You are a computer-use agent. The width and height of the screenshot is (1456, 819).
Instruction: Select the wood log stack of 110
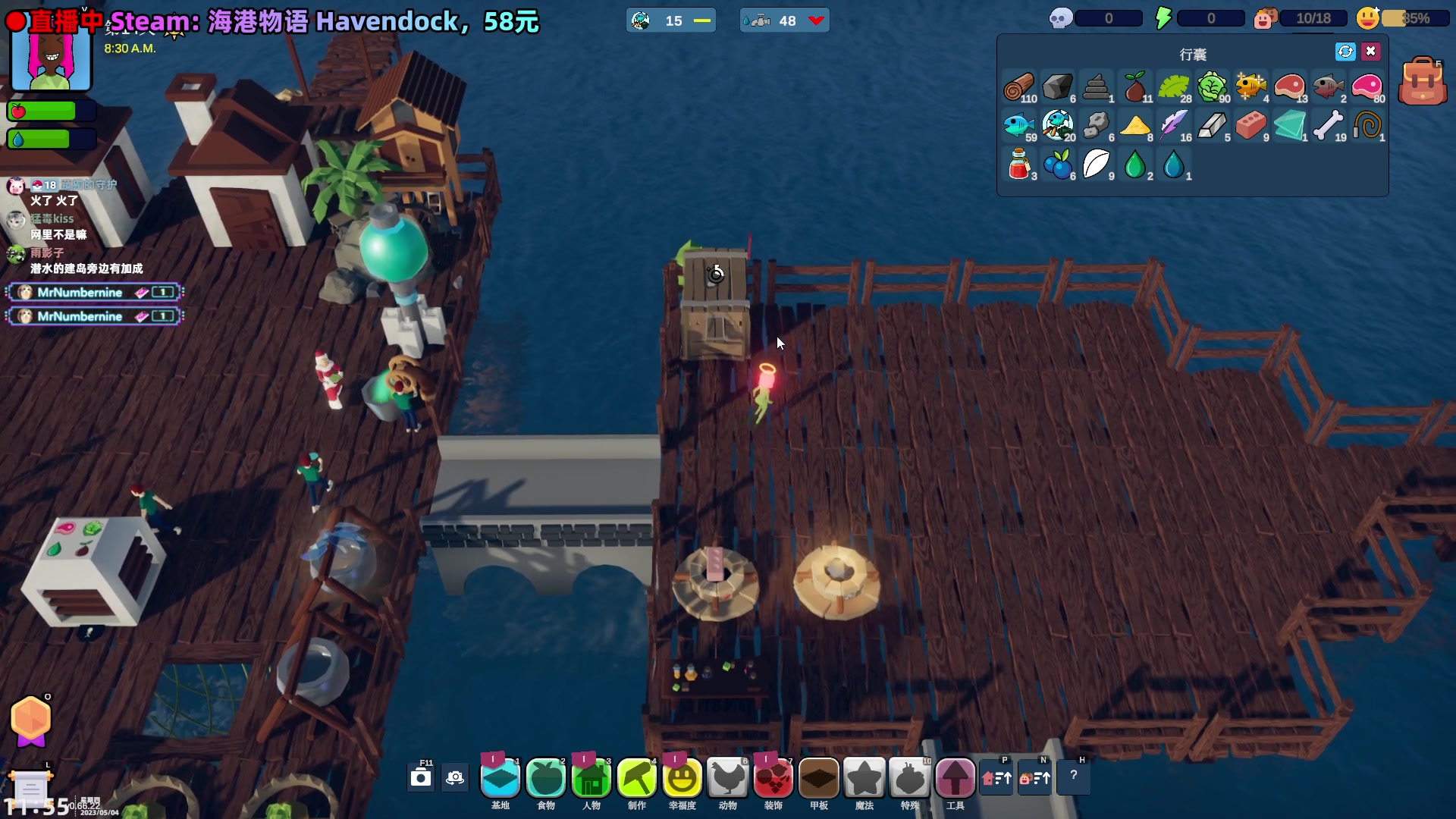tap(1018, 87)
